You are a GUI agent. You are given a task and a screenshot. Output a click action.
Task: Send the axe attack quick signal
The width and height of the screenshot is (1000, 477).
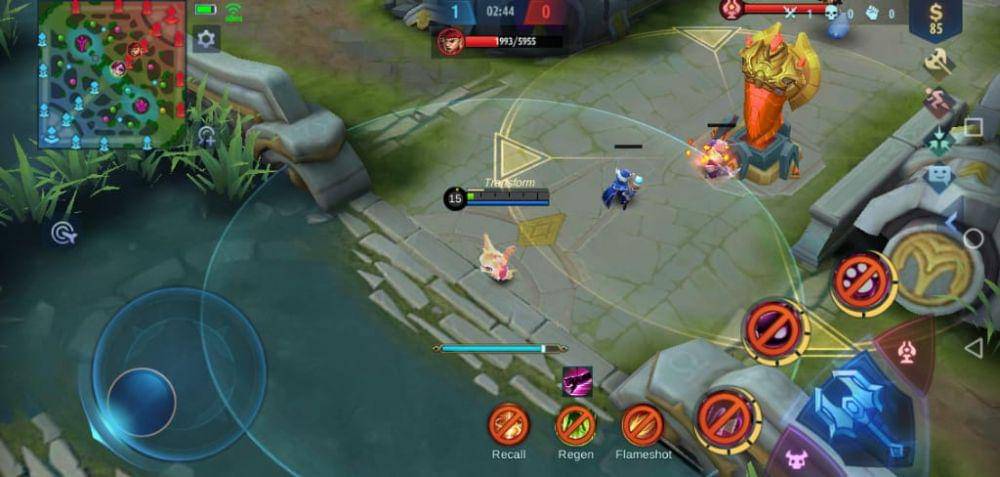938,62
